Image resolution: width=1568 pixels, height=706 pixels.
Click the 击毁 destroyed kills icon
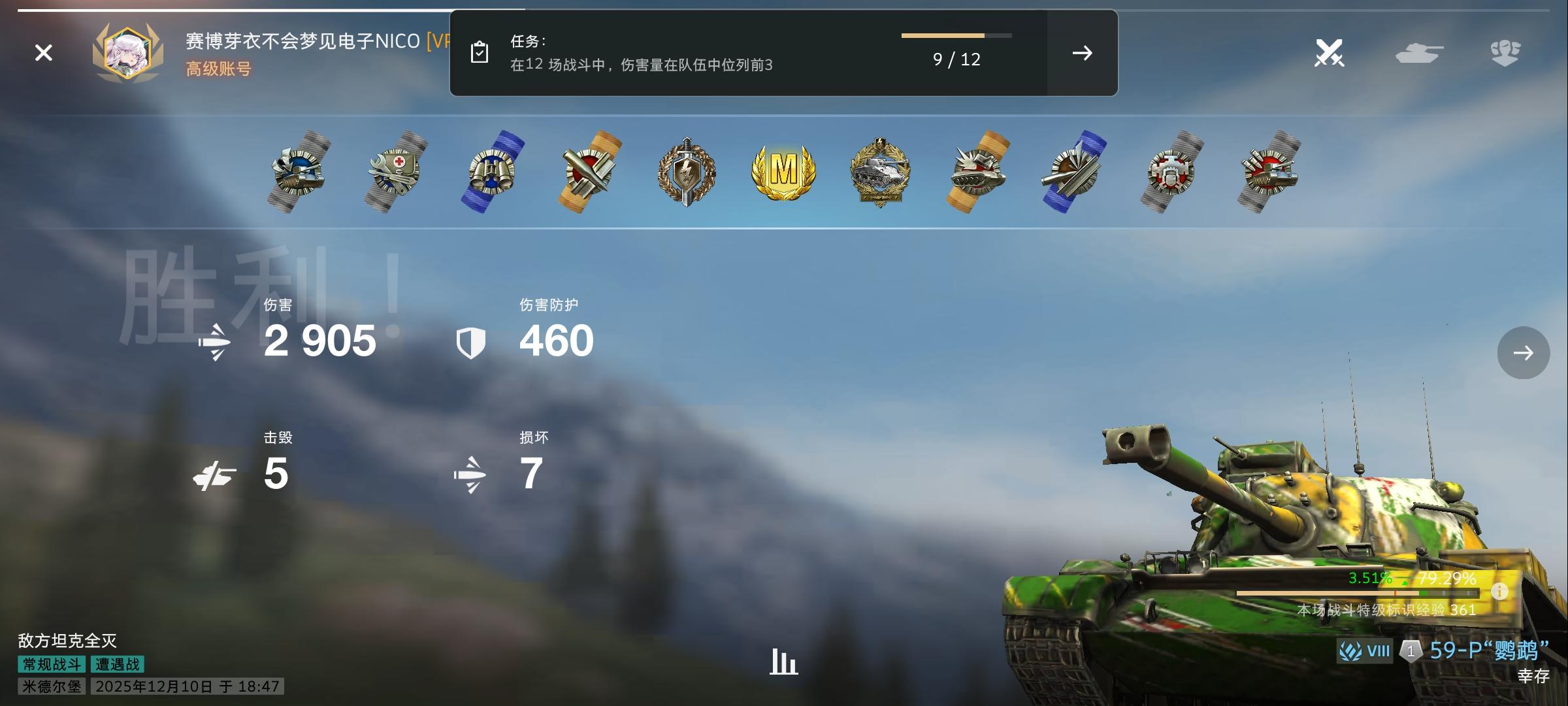[x=216, y=473]
